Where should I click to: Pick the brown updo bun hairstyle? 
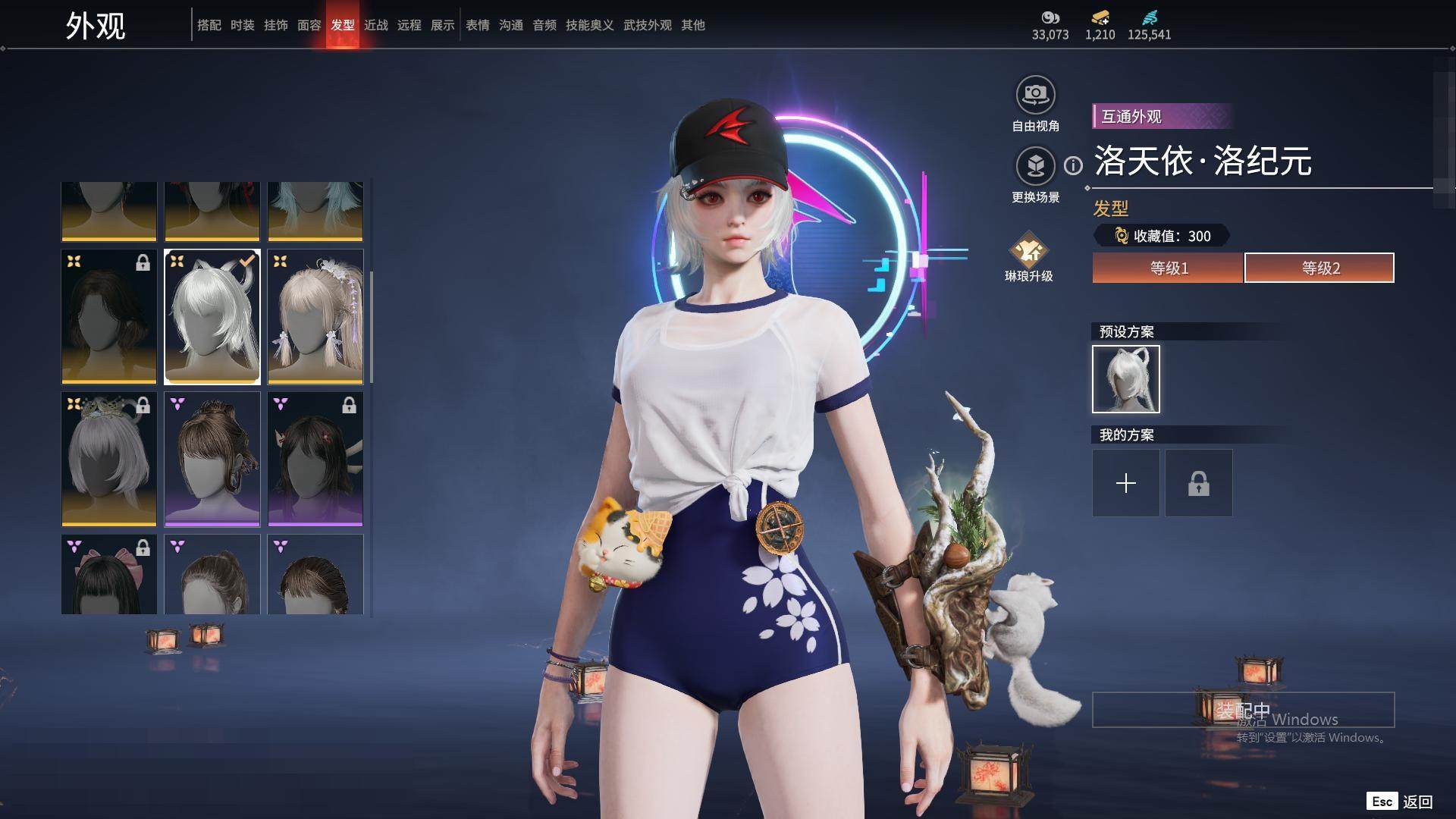(212, 459)
